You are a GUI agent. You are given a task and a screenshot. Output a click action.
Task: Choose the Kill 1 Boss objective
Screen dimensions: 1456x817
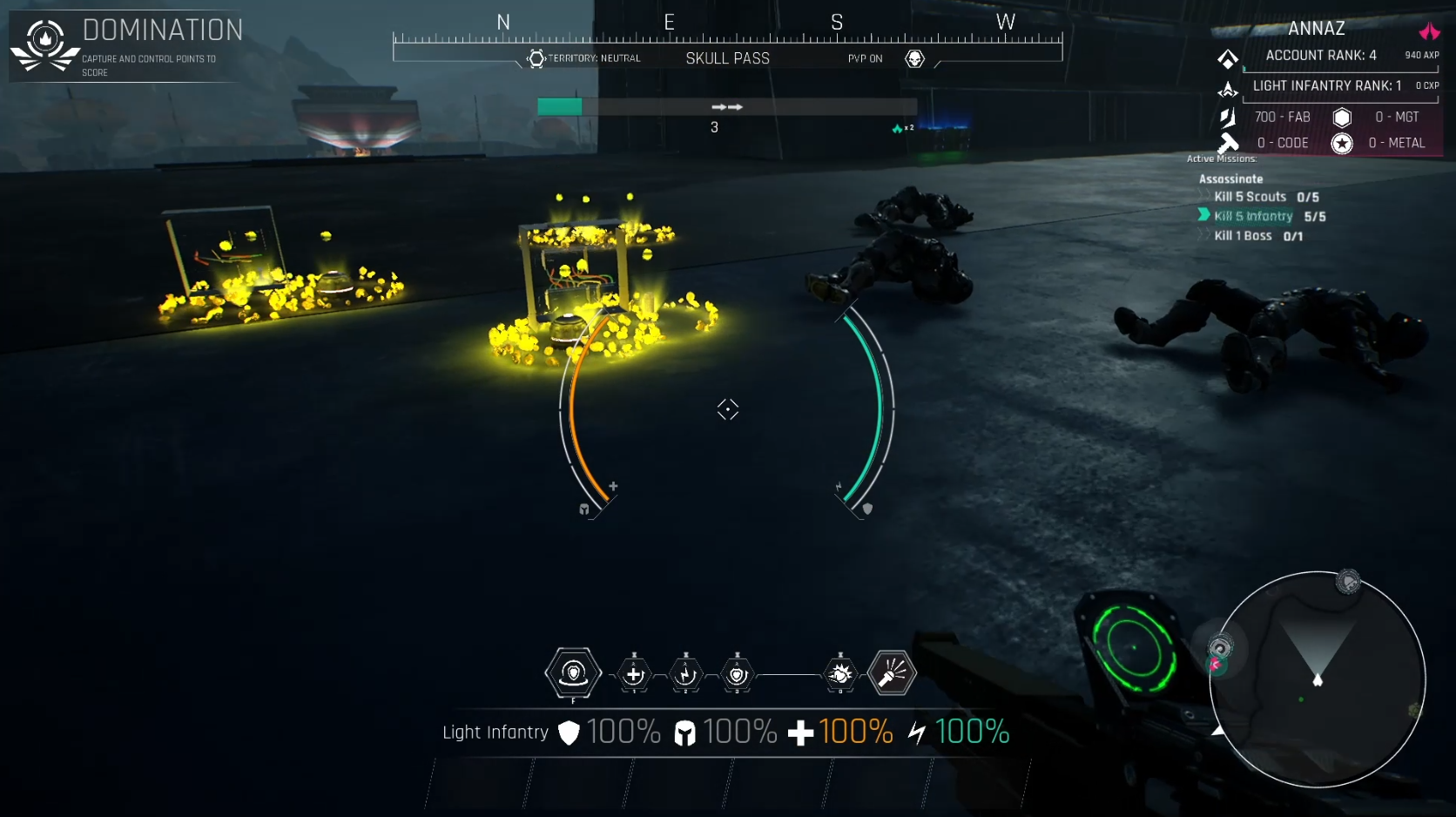click(x=1243, y=236)
